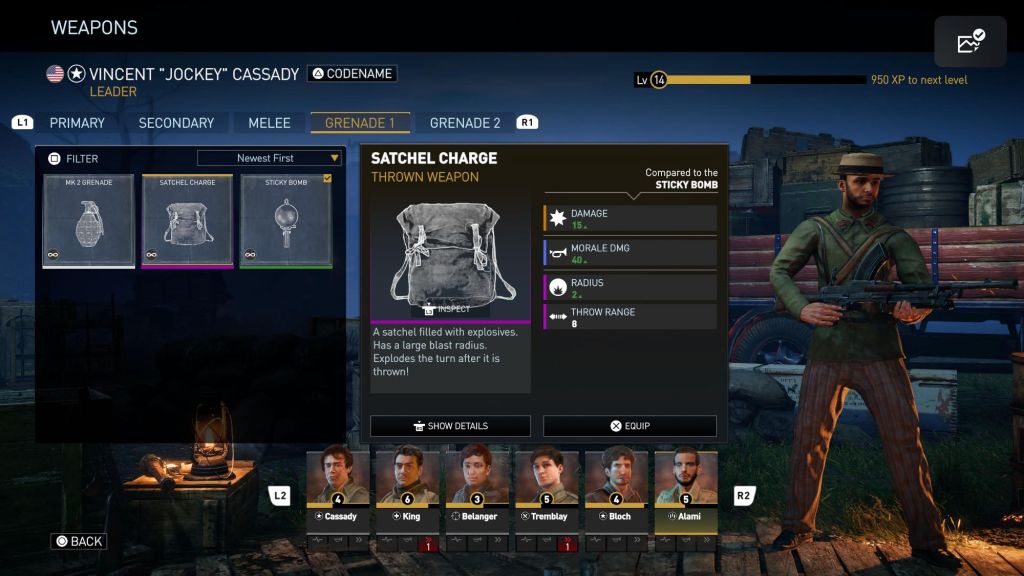Switch to the Primary weapons tab
The image size is (1024, 576).
pyautogui.click(x=77, y=123)
